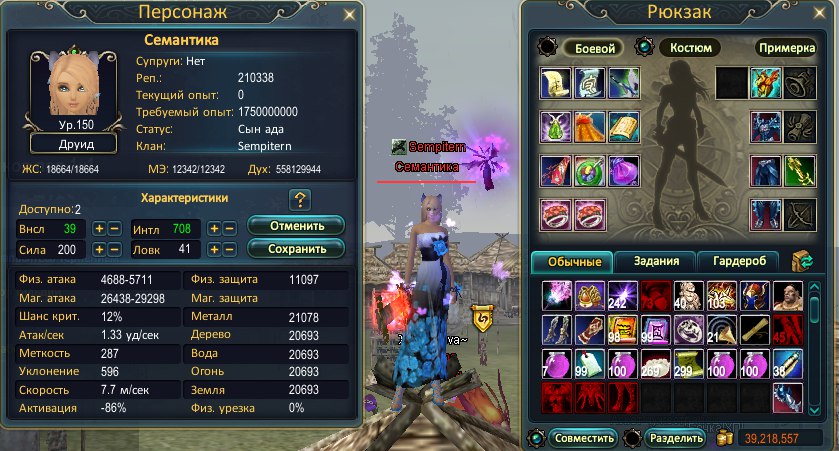Increase the Интл stat with plus
Image resolution: width=839 pixels, height=451 pixels.
(214, 228)
